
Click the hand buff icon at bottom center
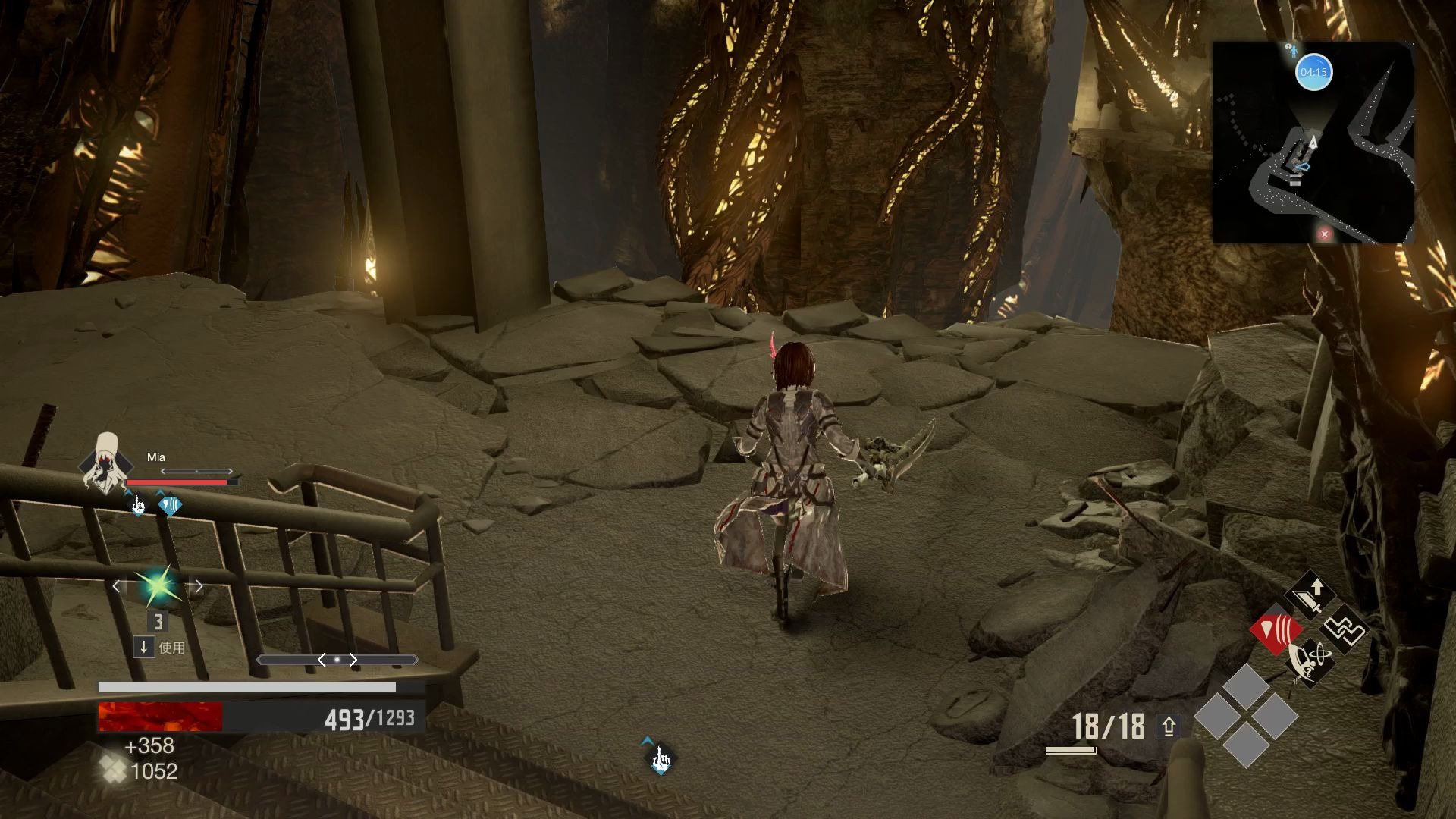coord(661,758)
